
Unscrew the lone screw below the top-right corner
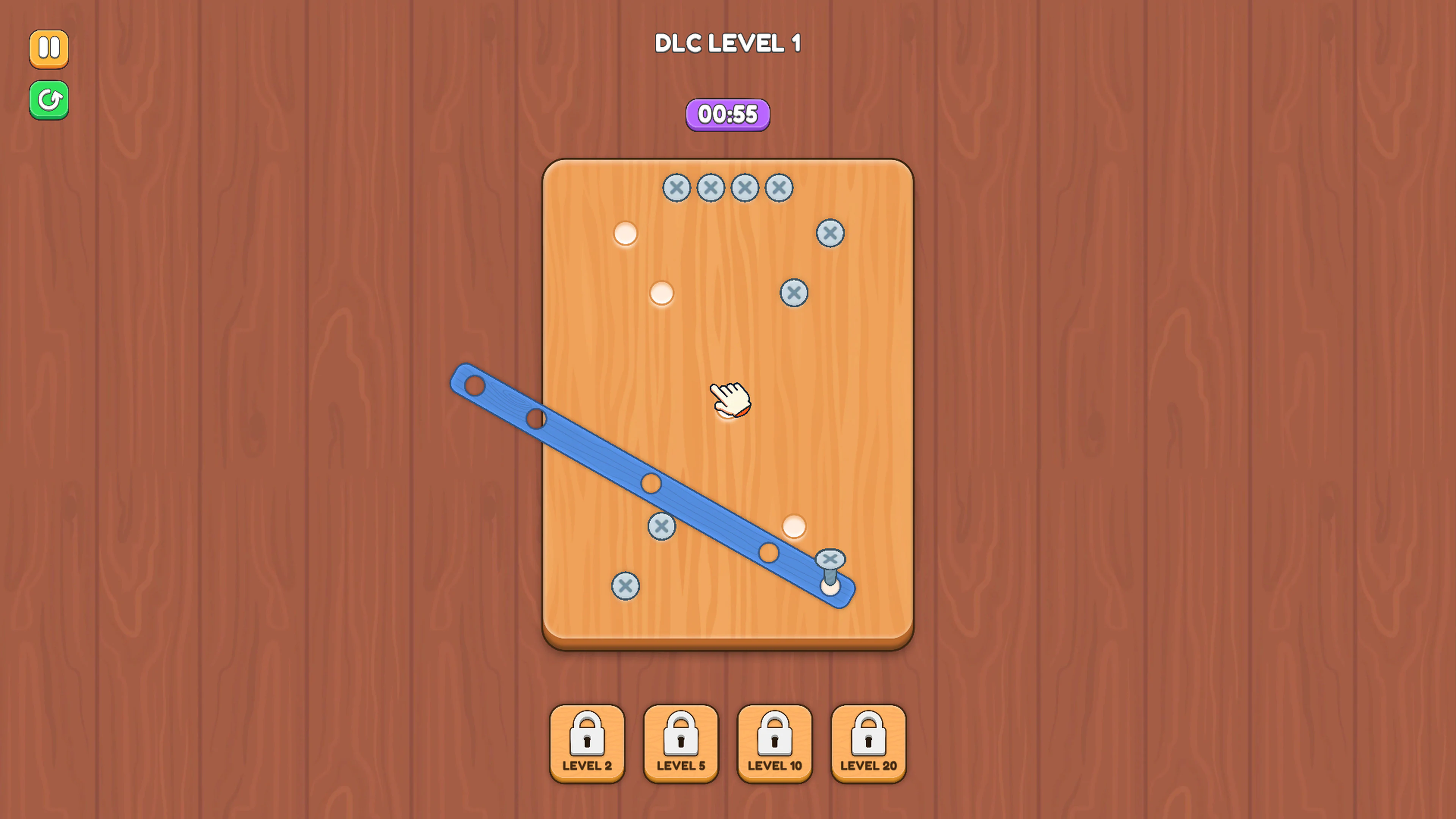click(830, 233)
